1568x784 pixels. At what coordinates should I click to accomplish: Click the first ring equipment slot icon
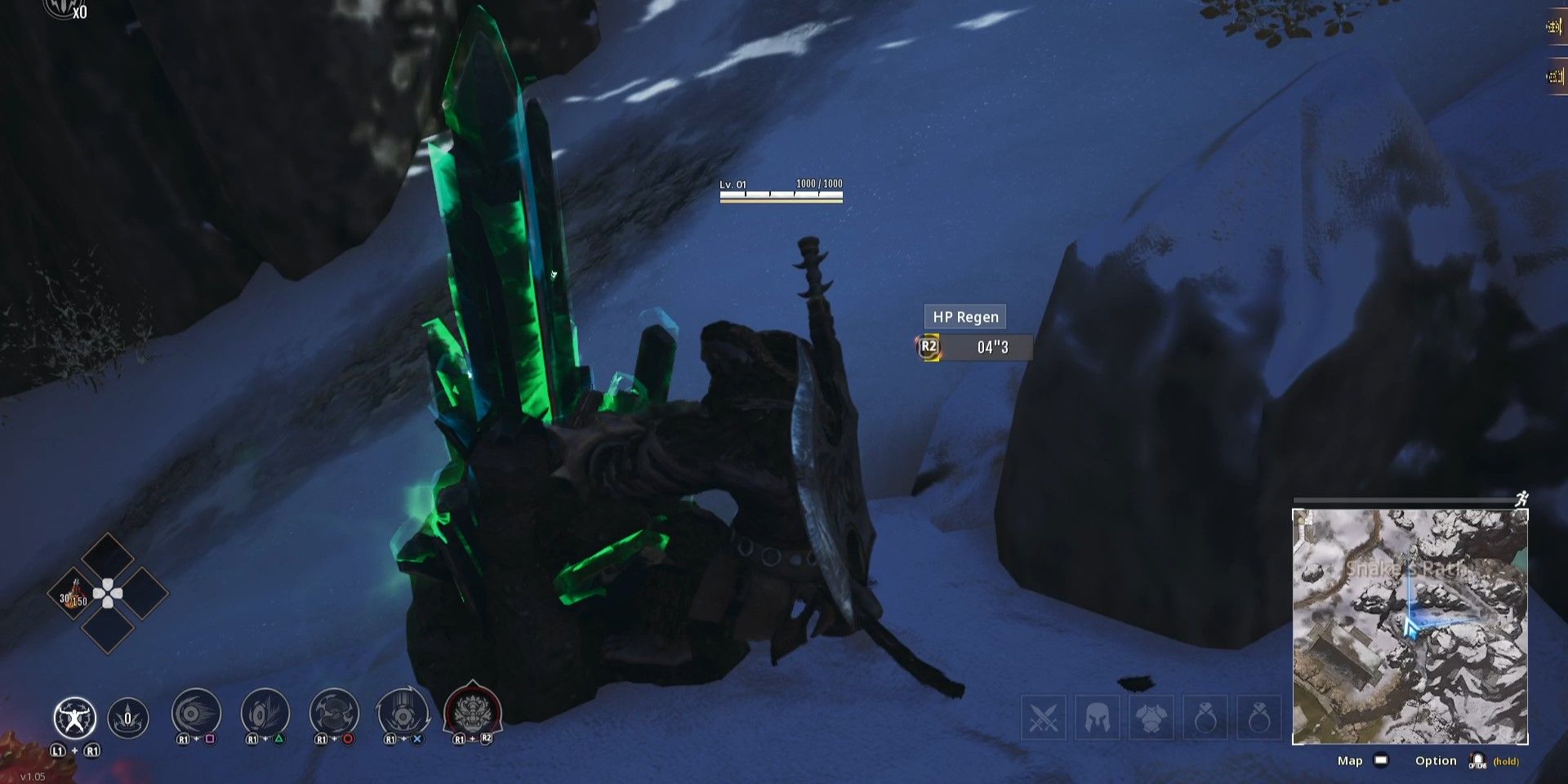coord(1208,717)
